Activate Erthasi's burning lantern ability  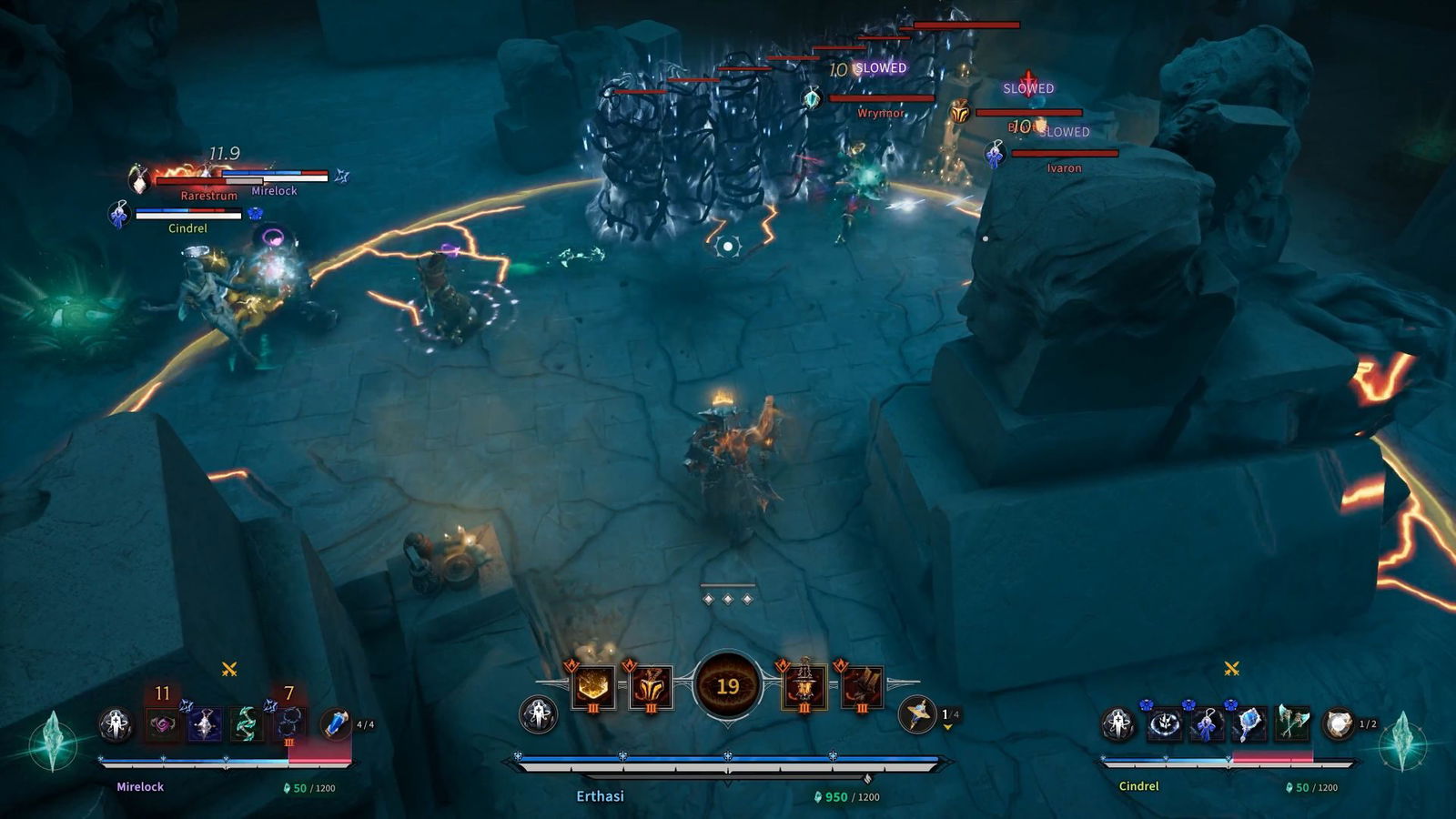804,688
